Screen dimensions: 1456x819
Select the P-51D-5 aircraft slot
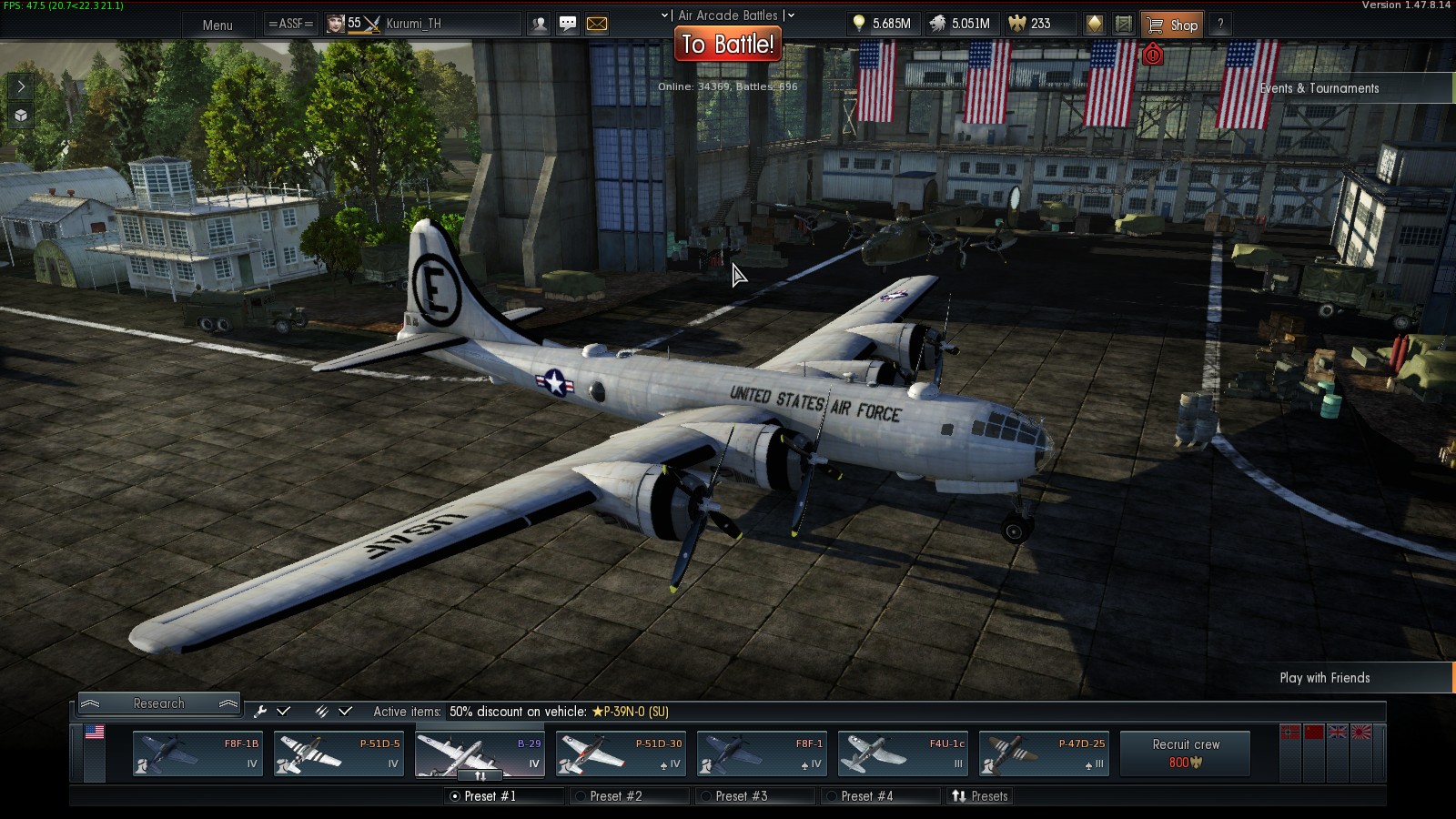(x=339, y=754)
